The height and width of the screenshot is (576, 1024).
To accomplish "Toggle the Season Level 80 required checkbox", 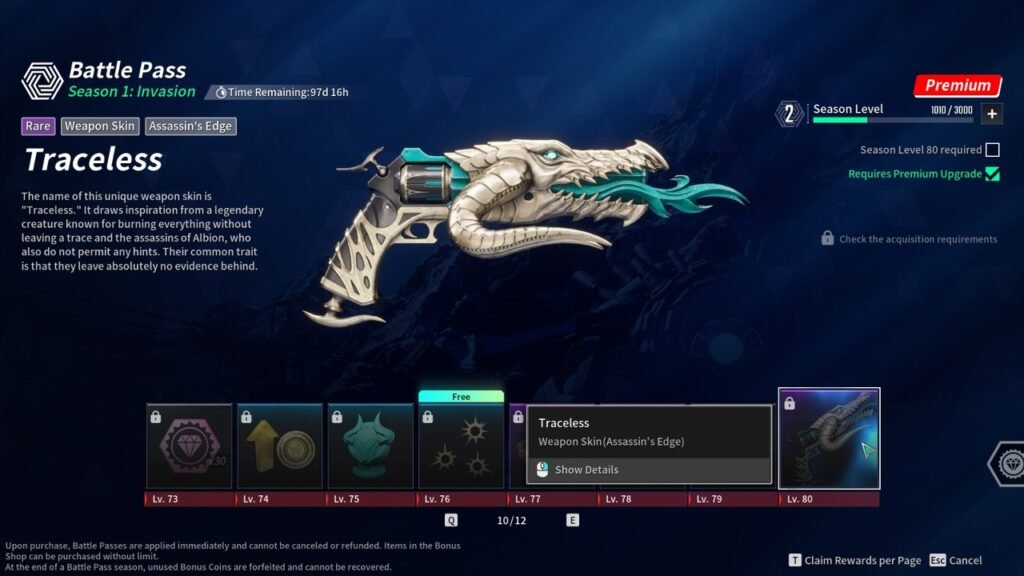I will click(x=992, y=150).
